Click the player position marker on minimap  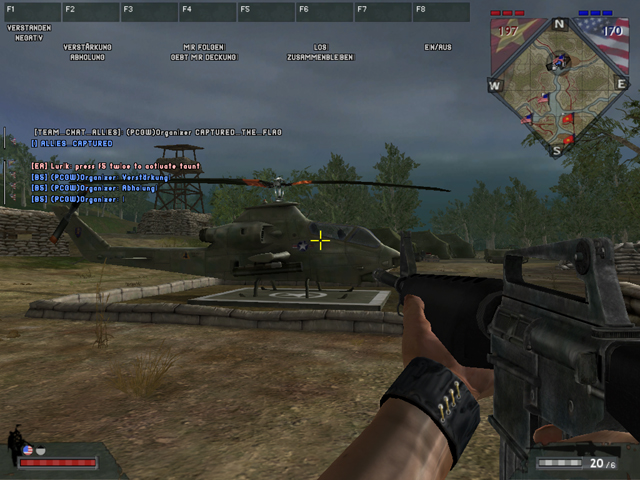tap(556, 64)
